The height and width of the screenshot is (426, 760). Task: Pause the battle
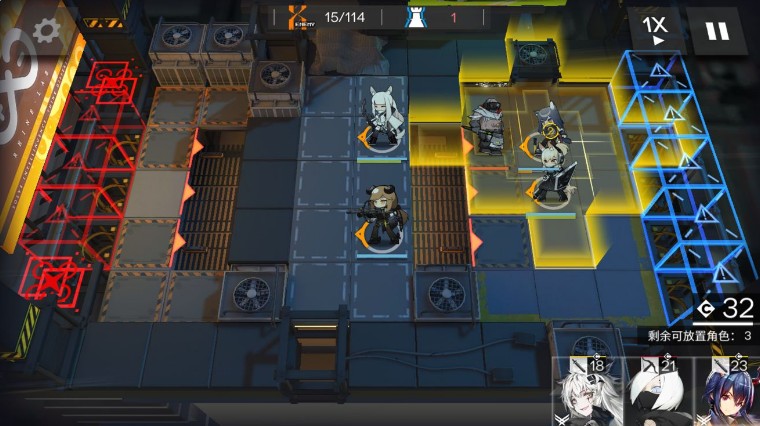(717, 31)
